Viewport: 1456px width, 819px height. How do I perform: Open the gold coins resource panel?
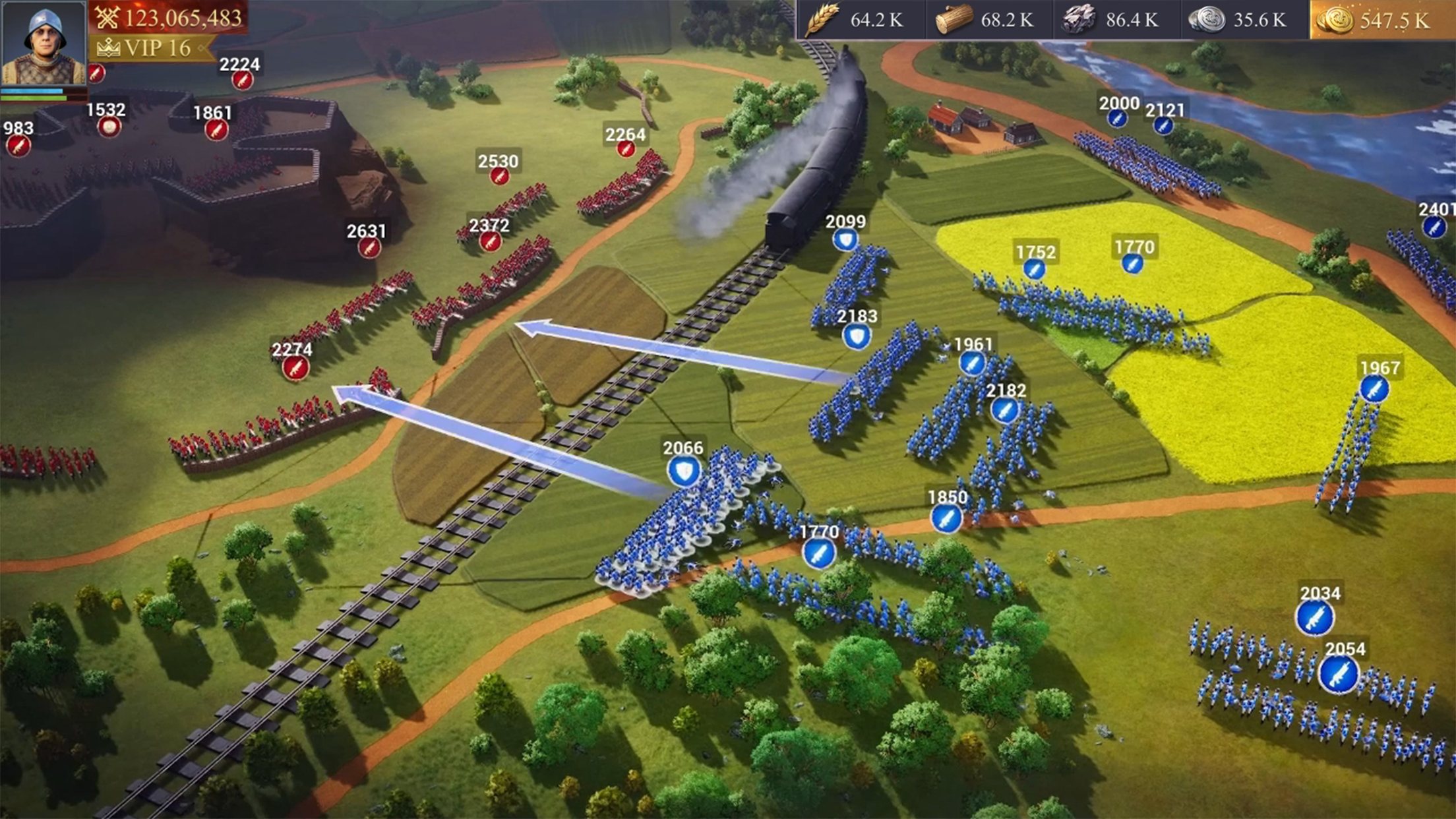coord(1381,20)
